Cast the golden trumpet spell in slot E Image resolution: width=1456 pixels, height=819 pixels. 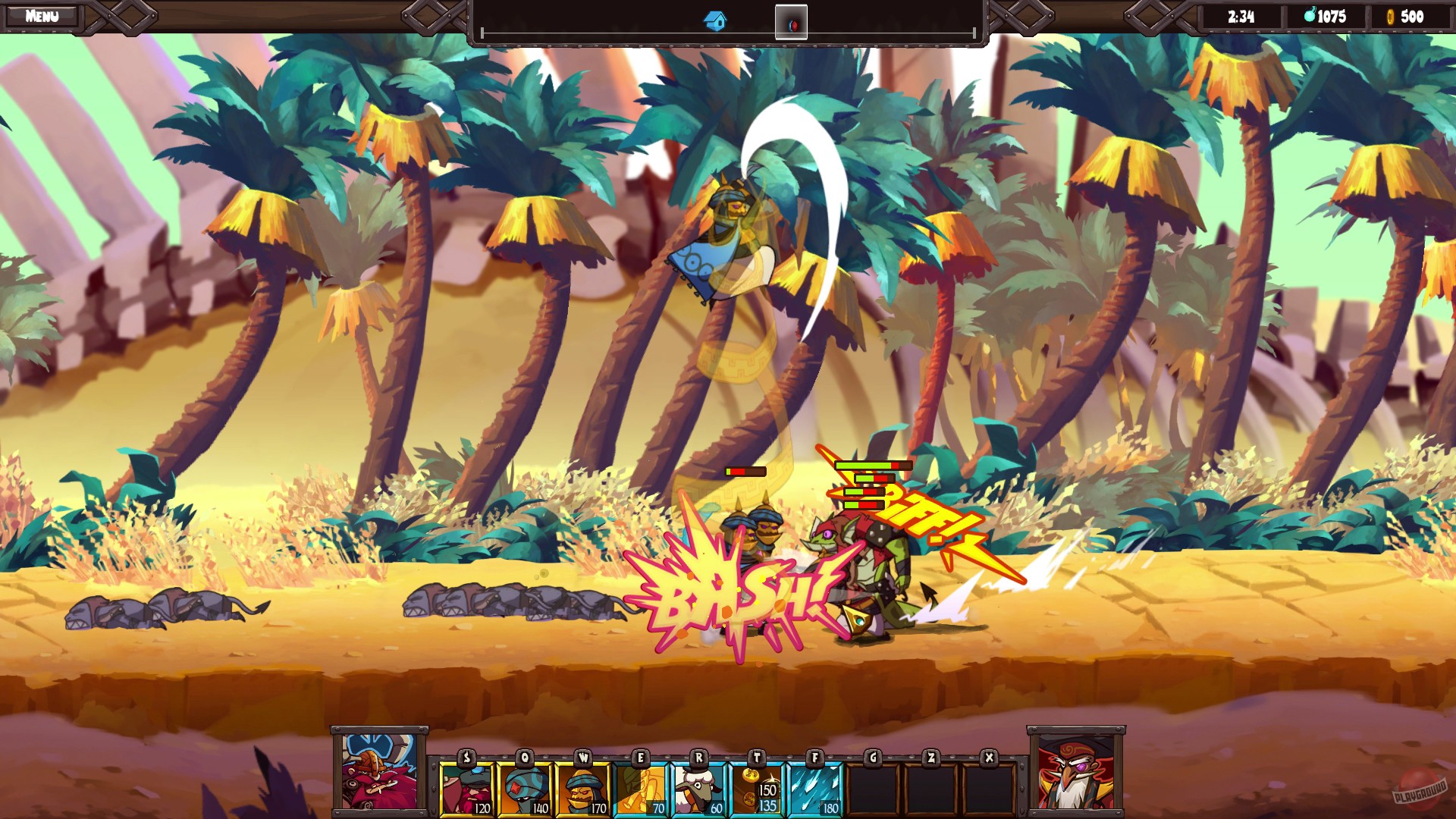point(639,787)
